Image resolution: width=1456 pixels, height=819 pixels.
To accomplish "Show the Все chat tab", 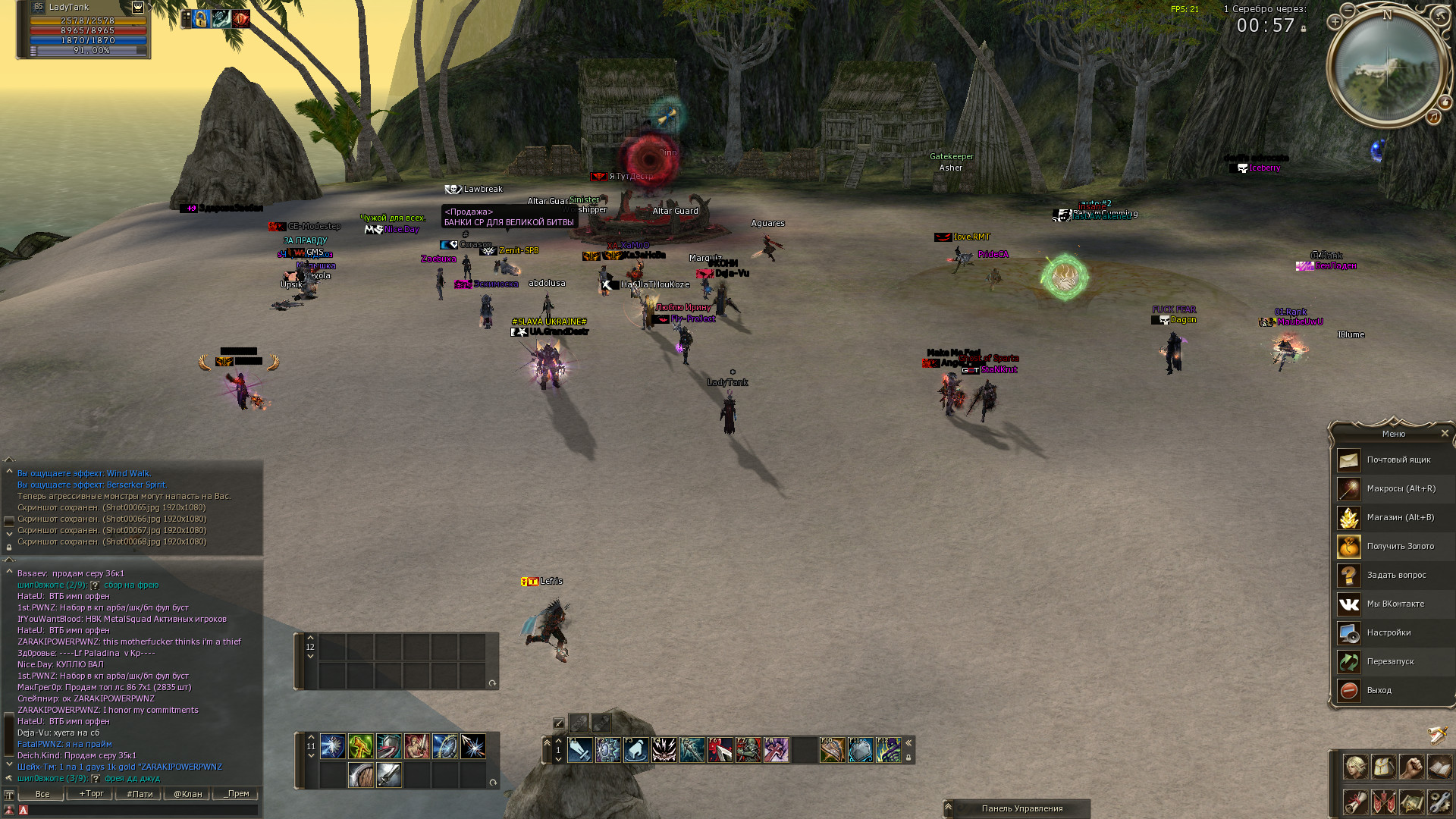I will pos(42,794).
